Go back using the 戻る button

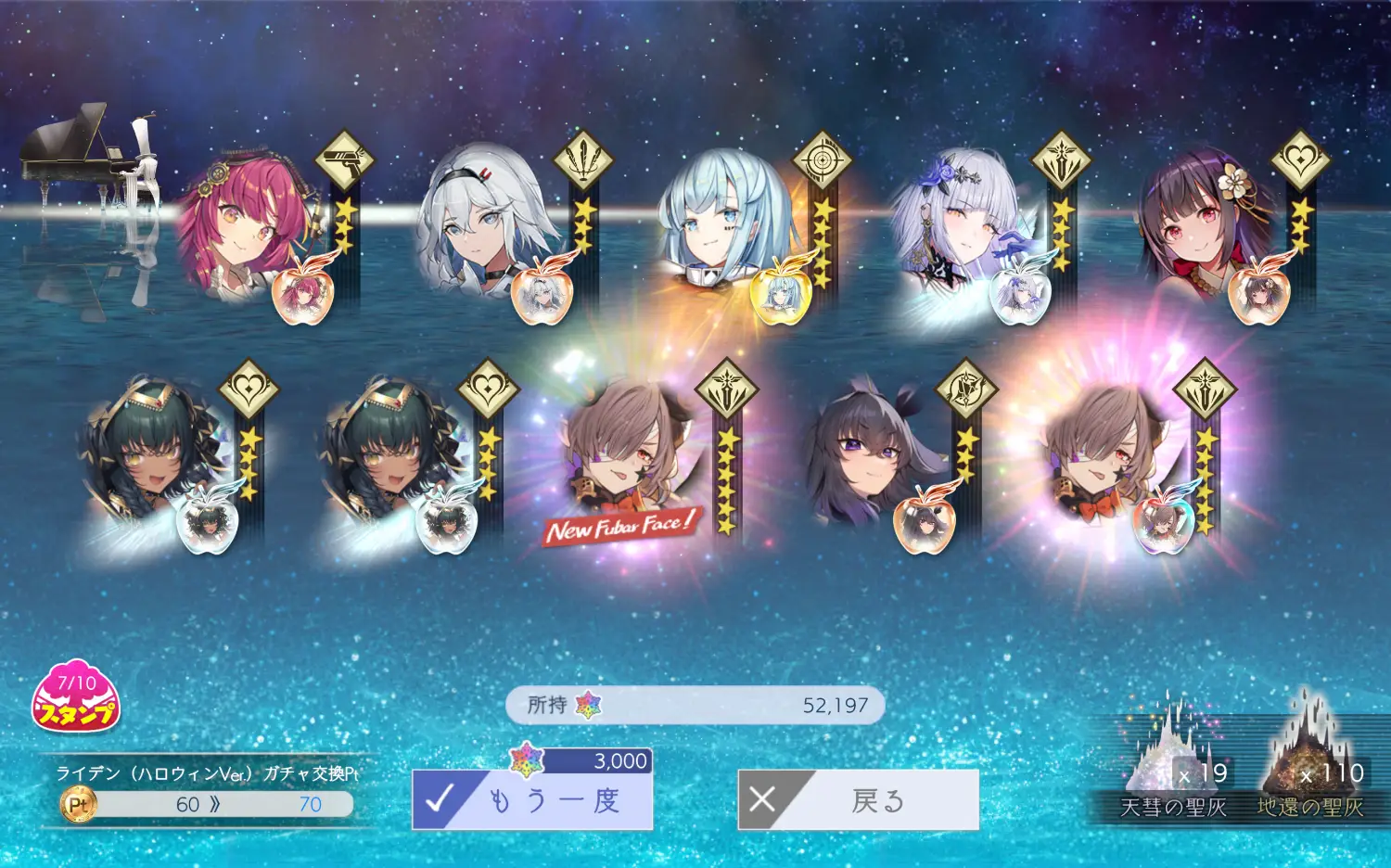click(859, 799)
